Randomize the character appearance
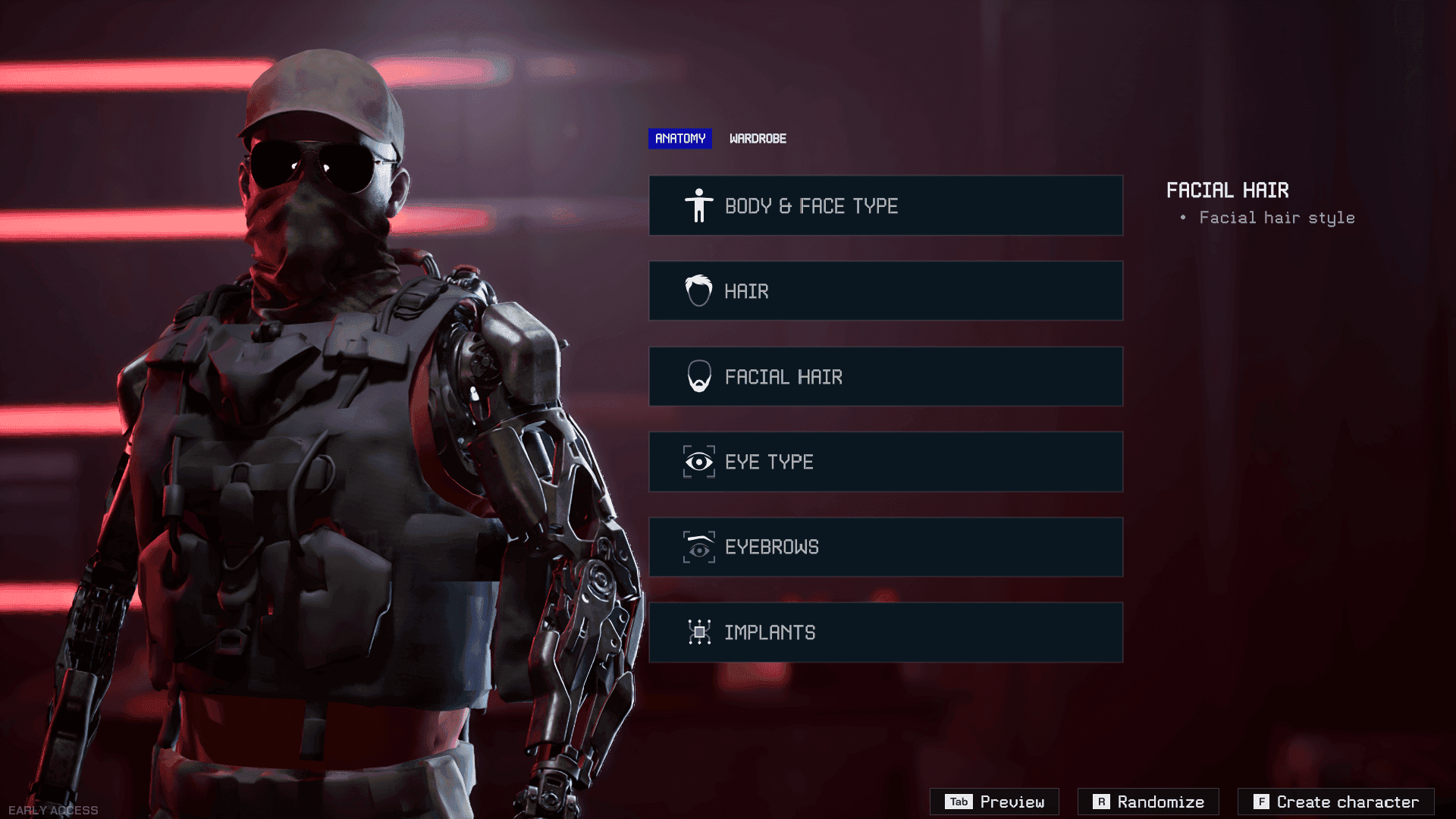 click(1148, 802)
